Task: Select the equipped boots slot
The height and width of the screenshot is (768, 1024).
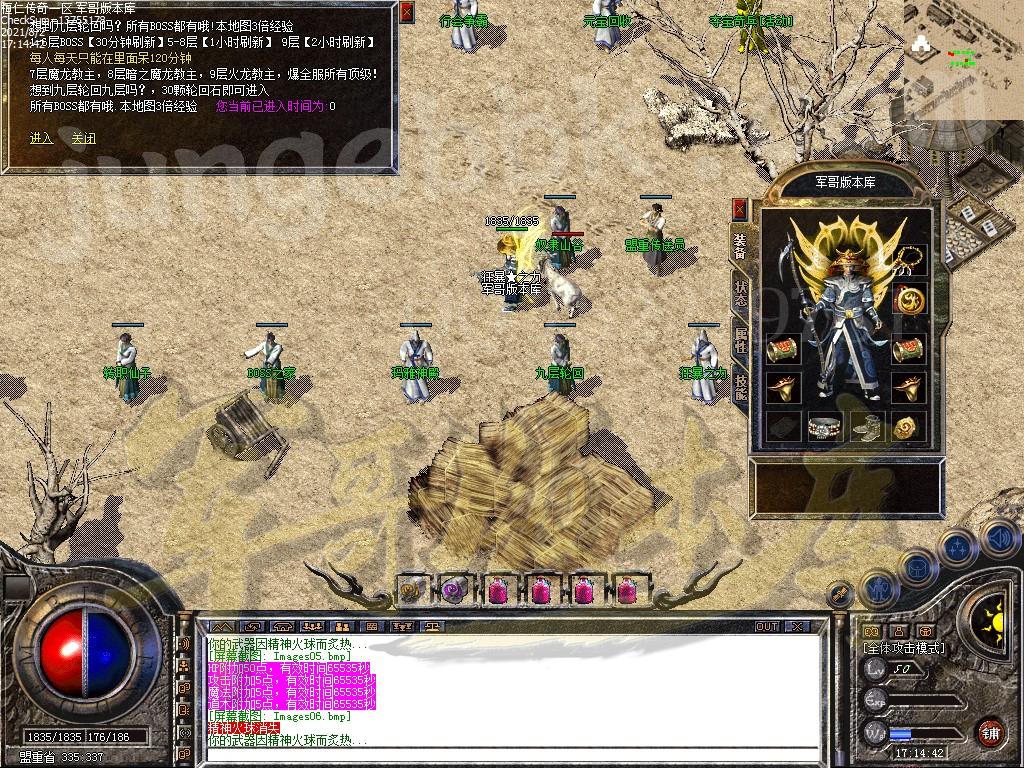Action: pos(867,426)
